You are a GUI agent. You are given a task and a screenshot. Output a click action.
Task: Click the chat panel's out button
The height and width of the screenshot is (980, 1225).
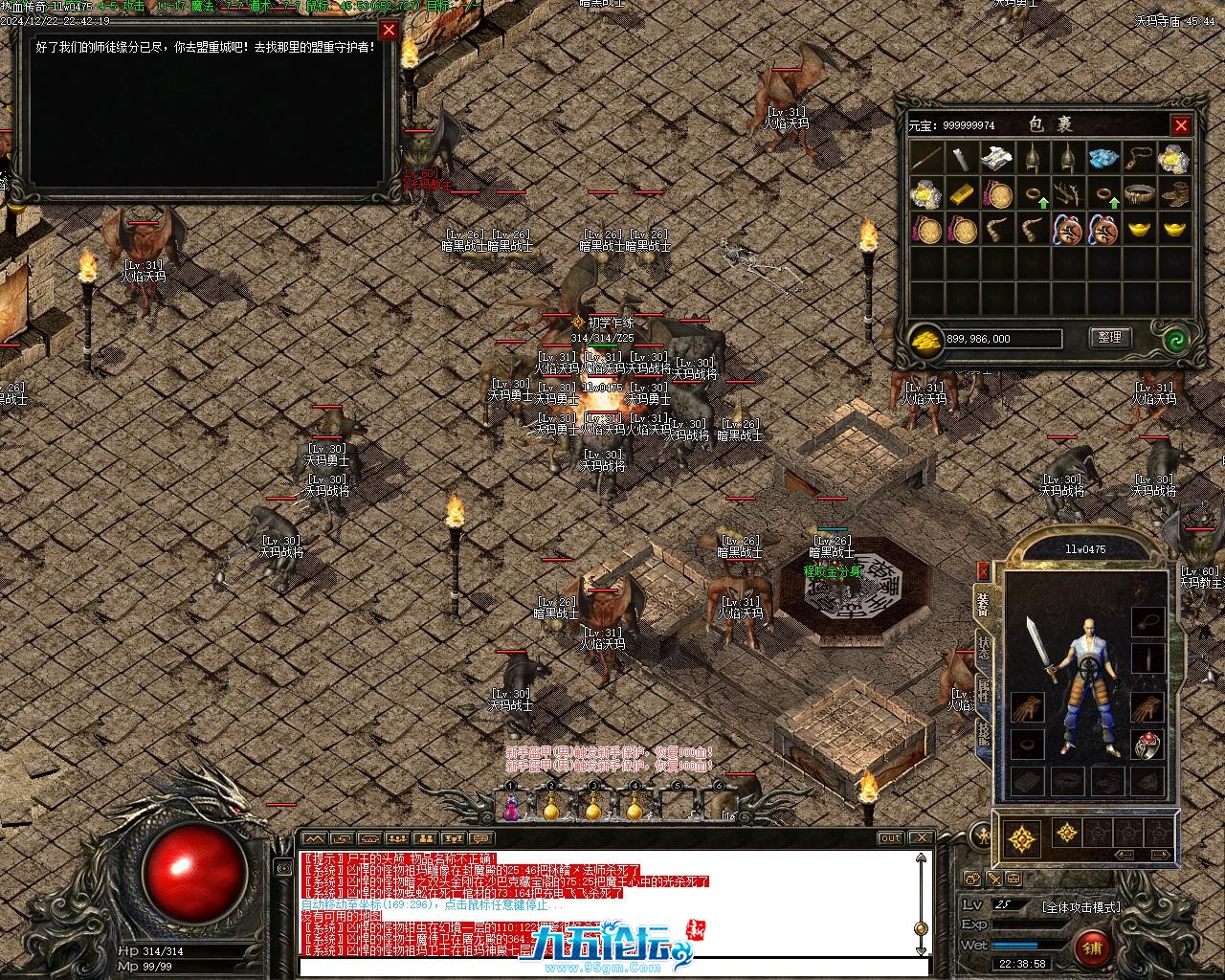(891, 838)
